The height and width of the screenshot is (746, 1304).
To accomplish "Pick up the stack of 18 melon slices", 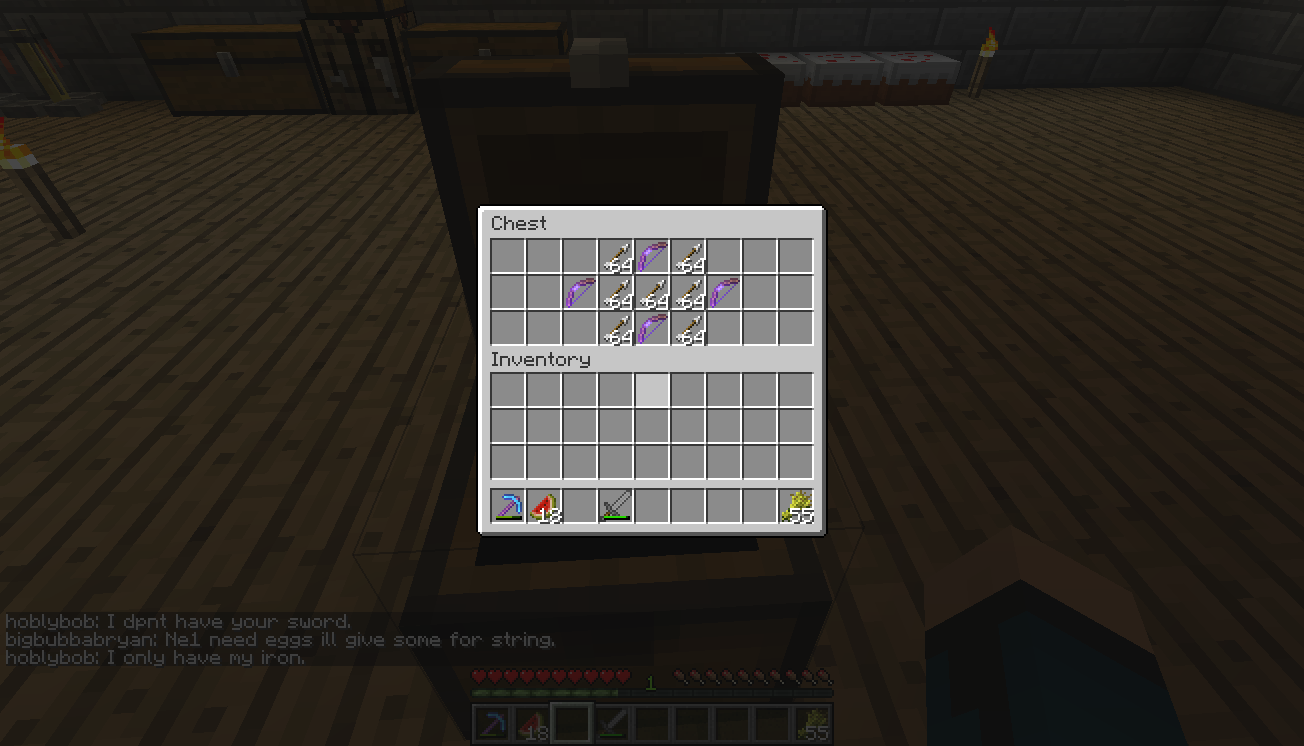I will pos(544,506).
